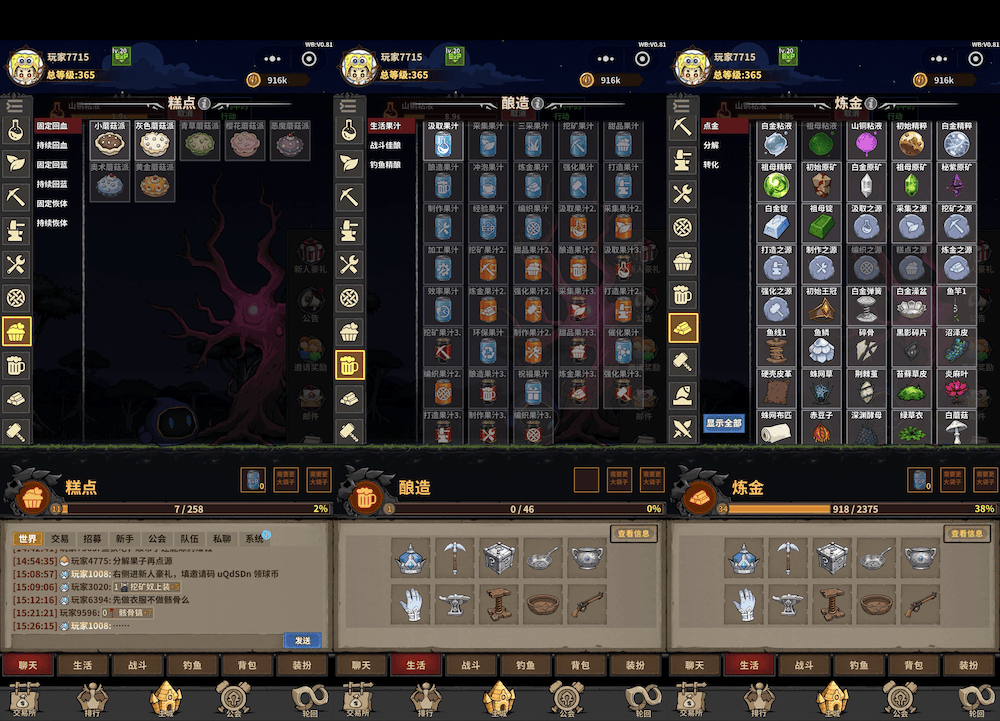Open the 转化 alchemy tab
Screen dimensions: 1000x721
(711, 165)
